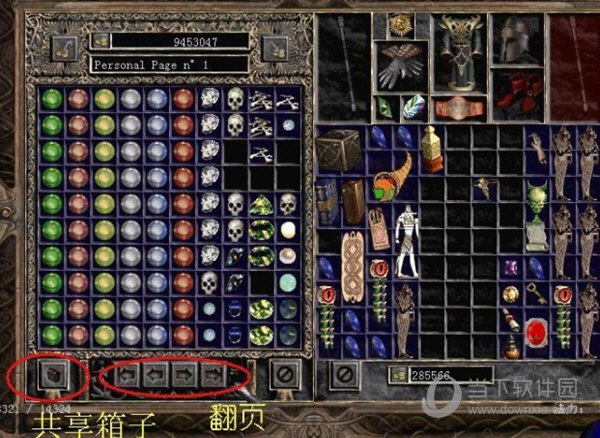Select the golden key in inventory
The height and width of the screenshot is (438, 600).
point(537,293)
